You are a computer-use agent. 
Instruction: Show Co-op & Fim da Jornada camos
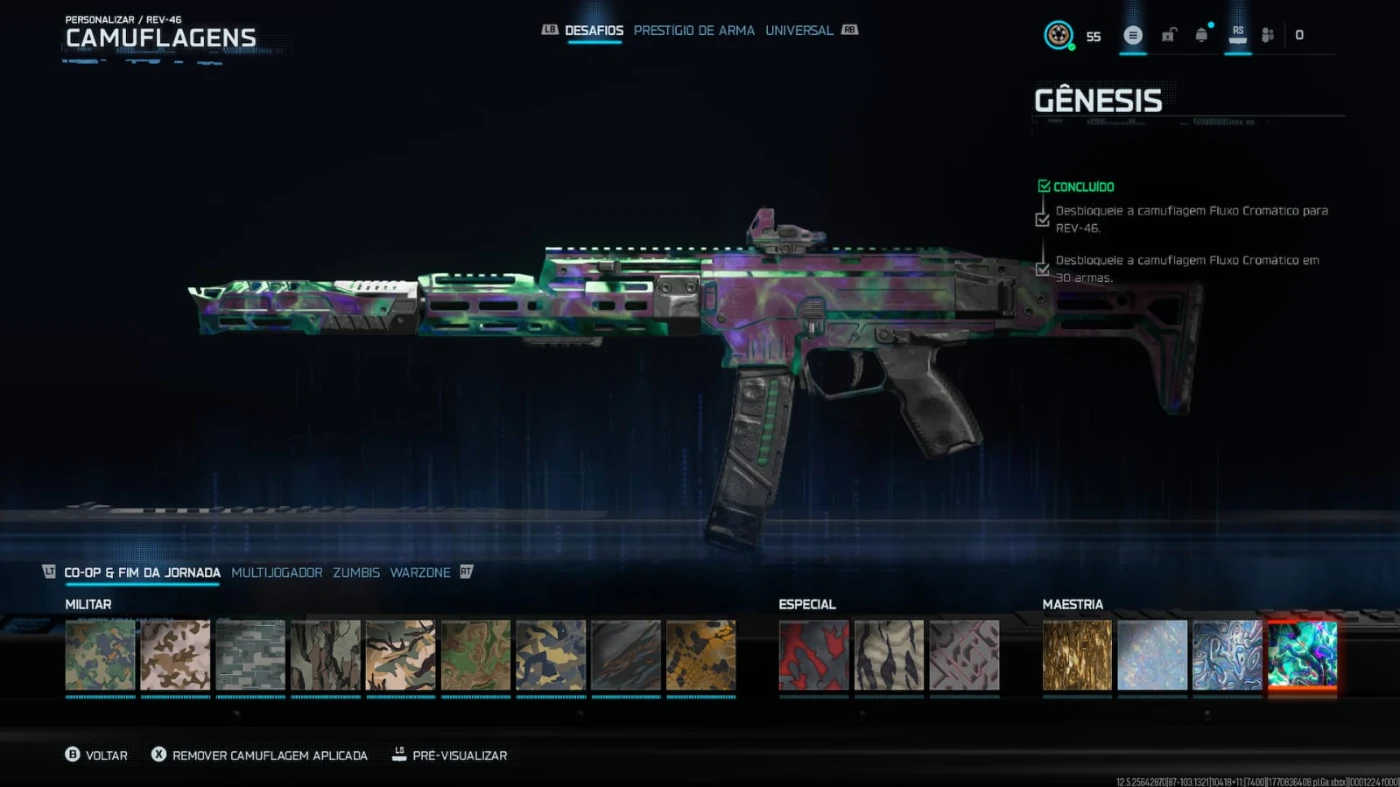pyautogui.click(x=142, y=573)
